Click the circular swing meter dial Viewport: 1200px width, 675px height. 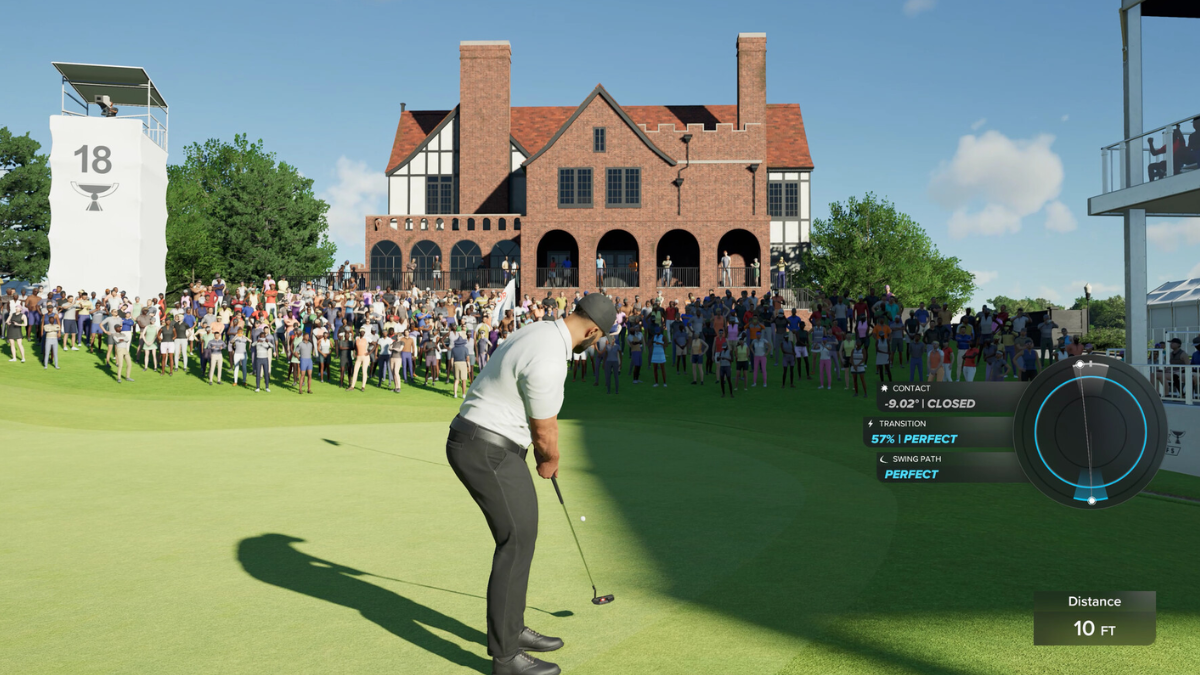1089,431
